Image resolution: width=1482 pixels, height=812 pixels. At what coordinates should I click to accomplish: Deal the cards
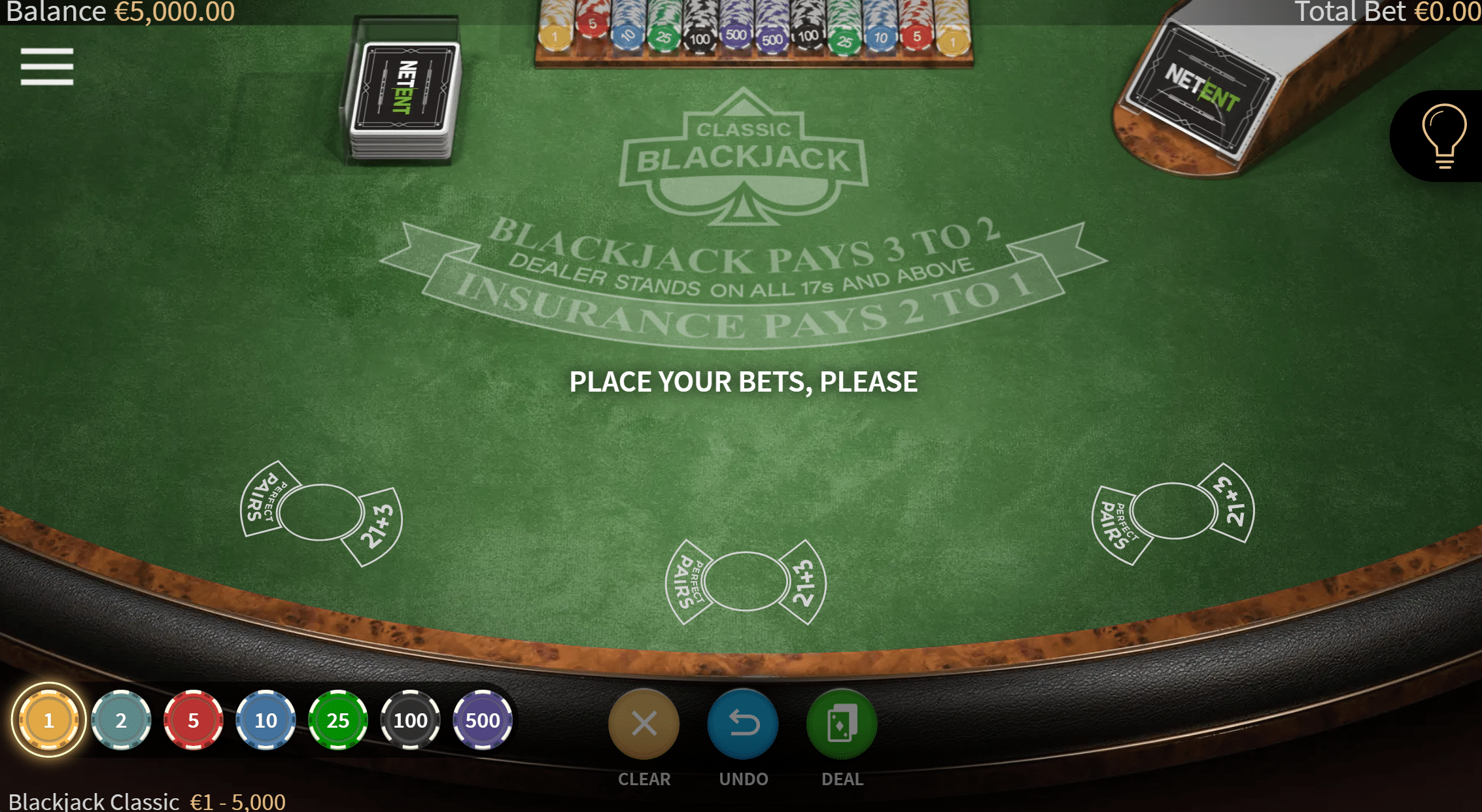842,724
